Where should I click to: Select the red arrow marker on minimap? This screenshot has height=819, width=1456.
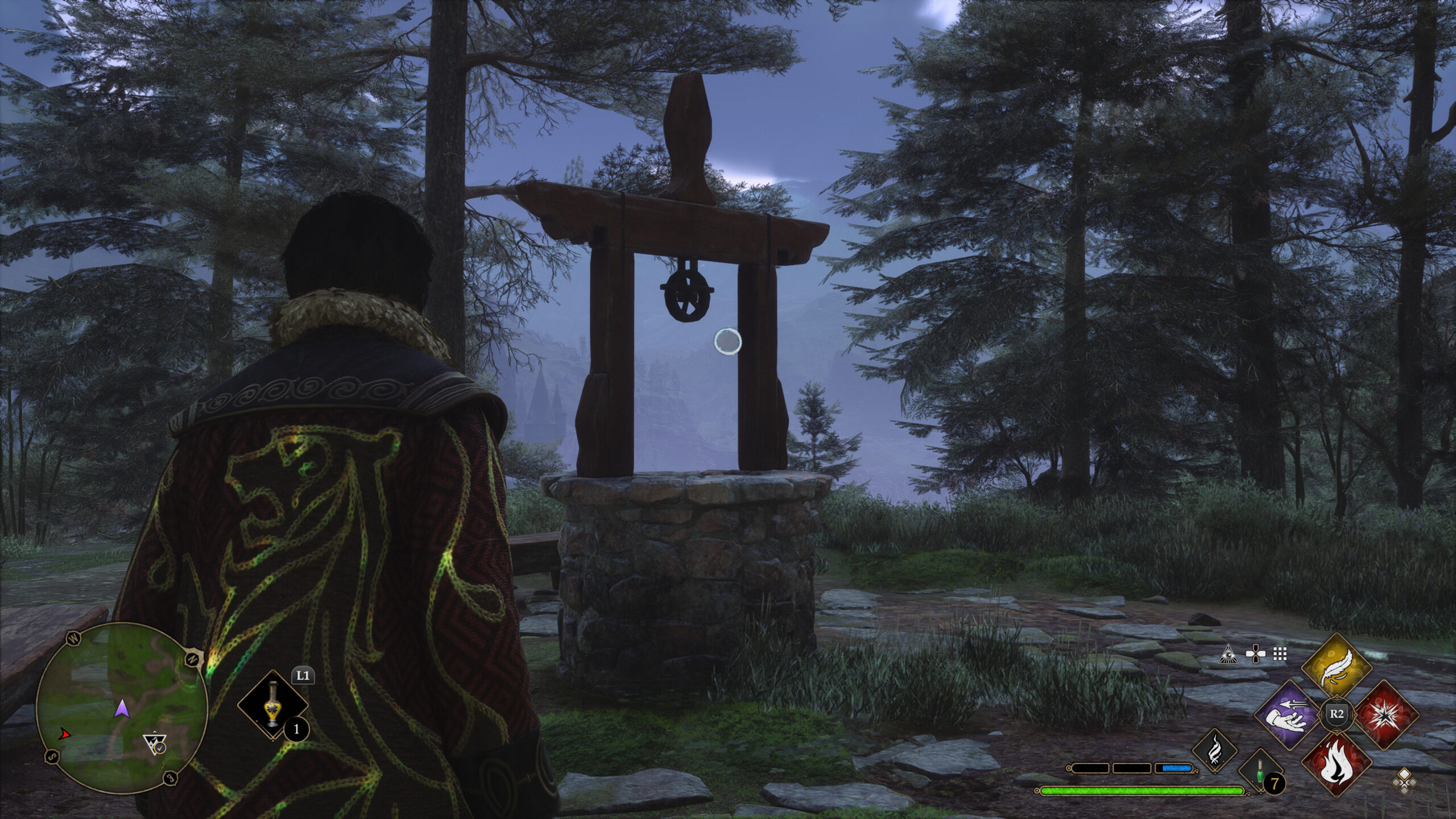click(66, 735)
